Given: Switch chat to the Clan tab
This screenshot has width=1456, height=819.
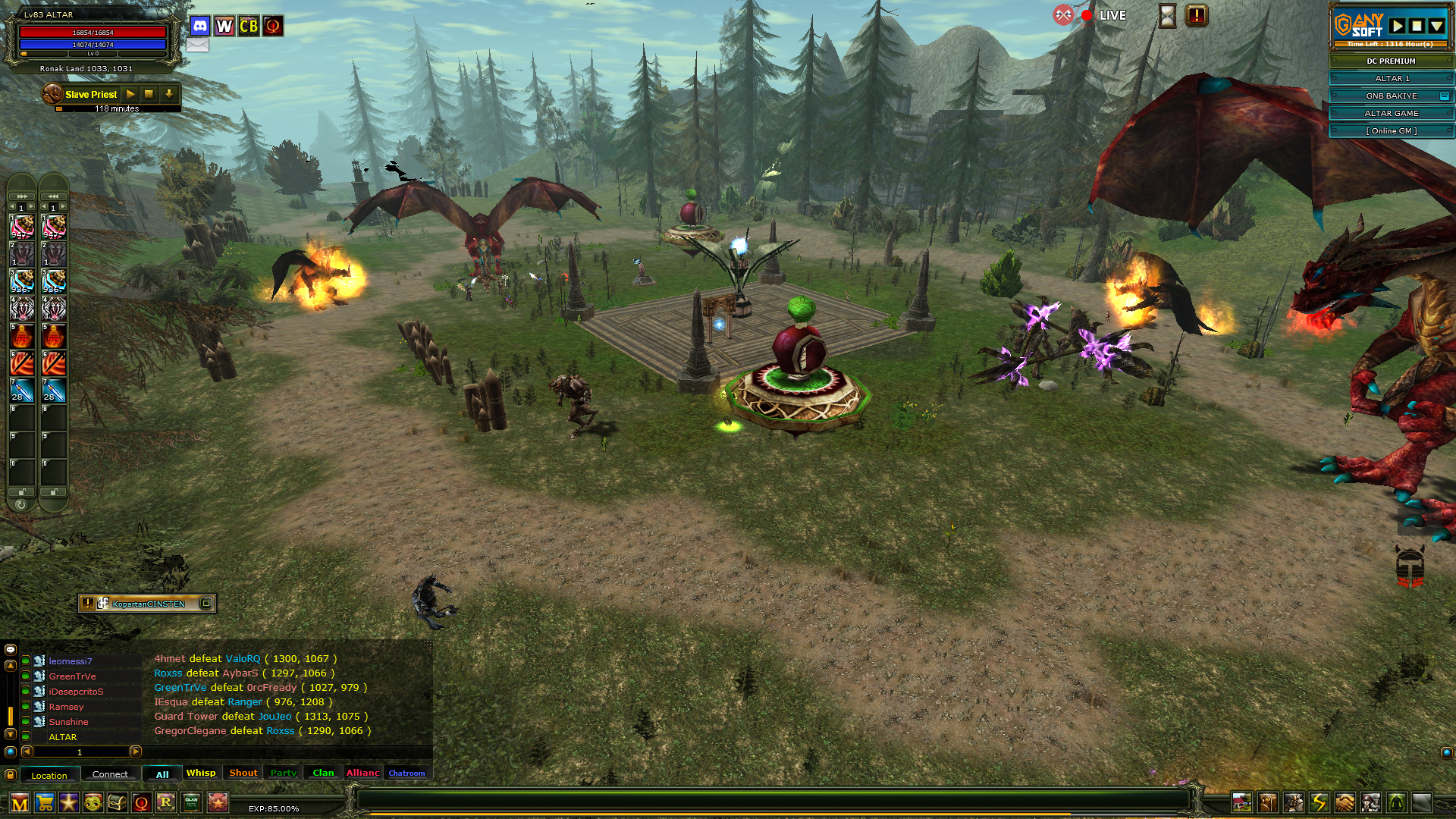Looking at the screenshot, I should [323, 773].
